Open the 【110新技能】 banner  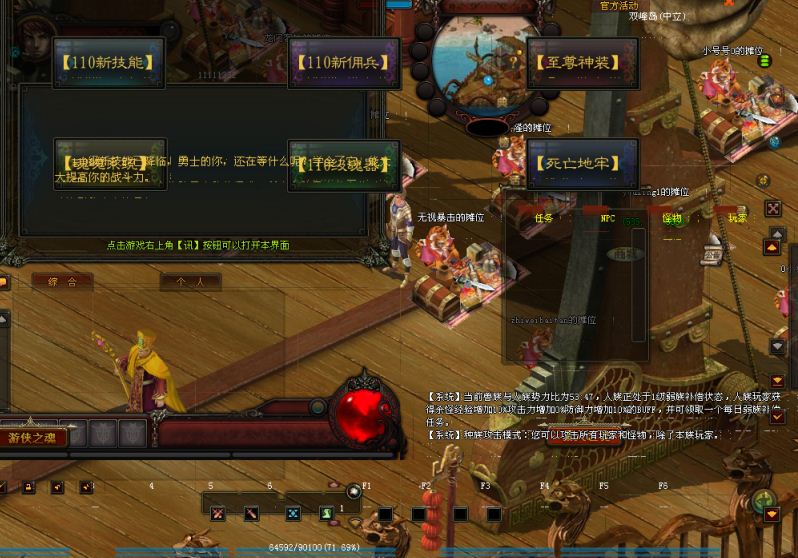110,62
